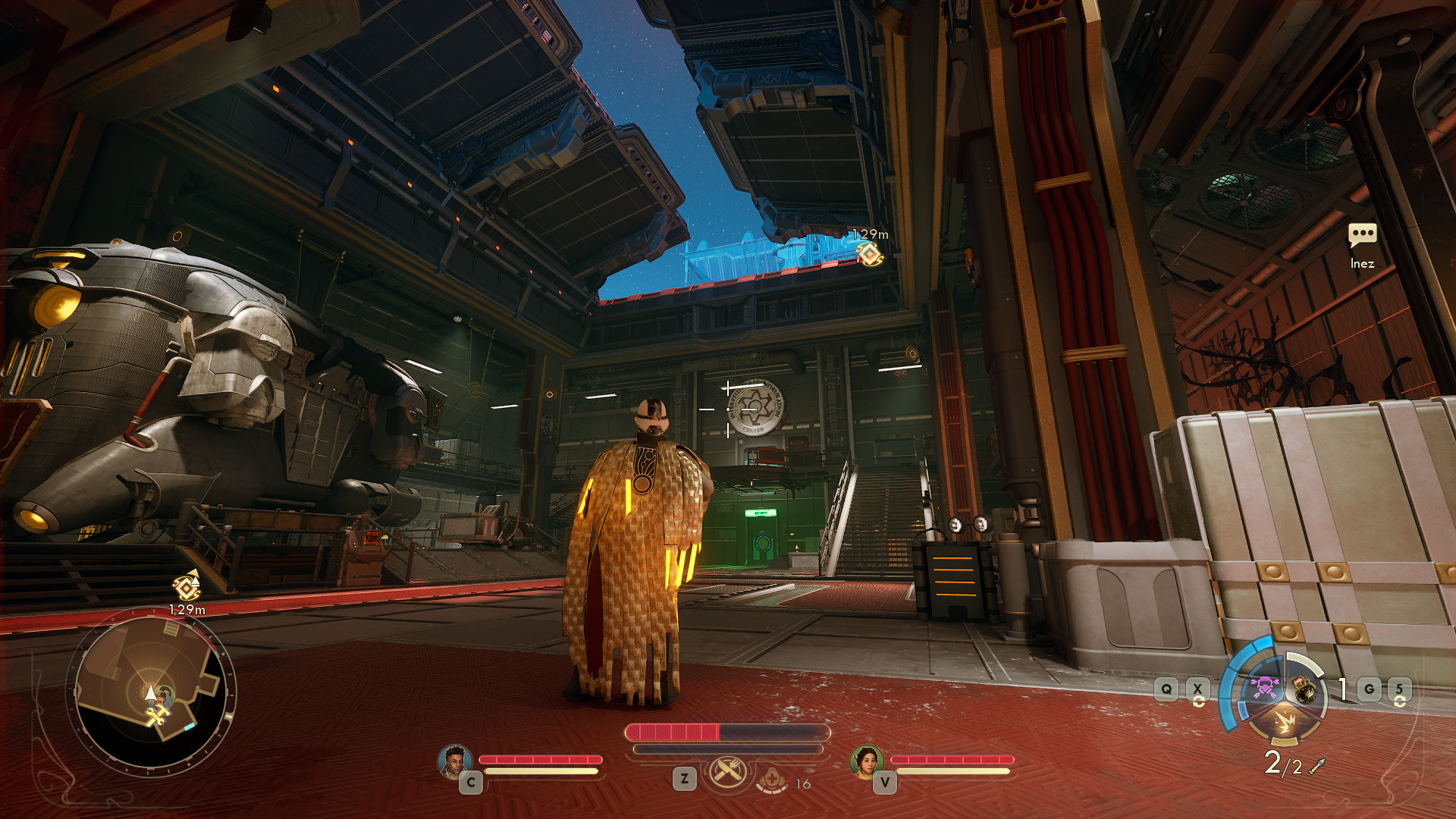The width and height of the screenshot is (1456, 819).
Task: Click Inez's speech bubble marker
Action: (1362, 235)
